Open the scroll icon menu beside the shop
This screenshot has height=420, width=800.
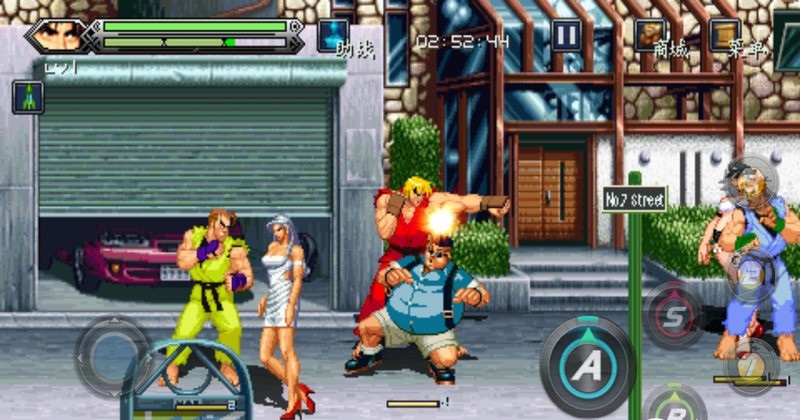724,34
